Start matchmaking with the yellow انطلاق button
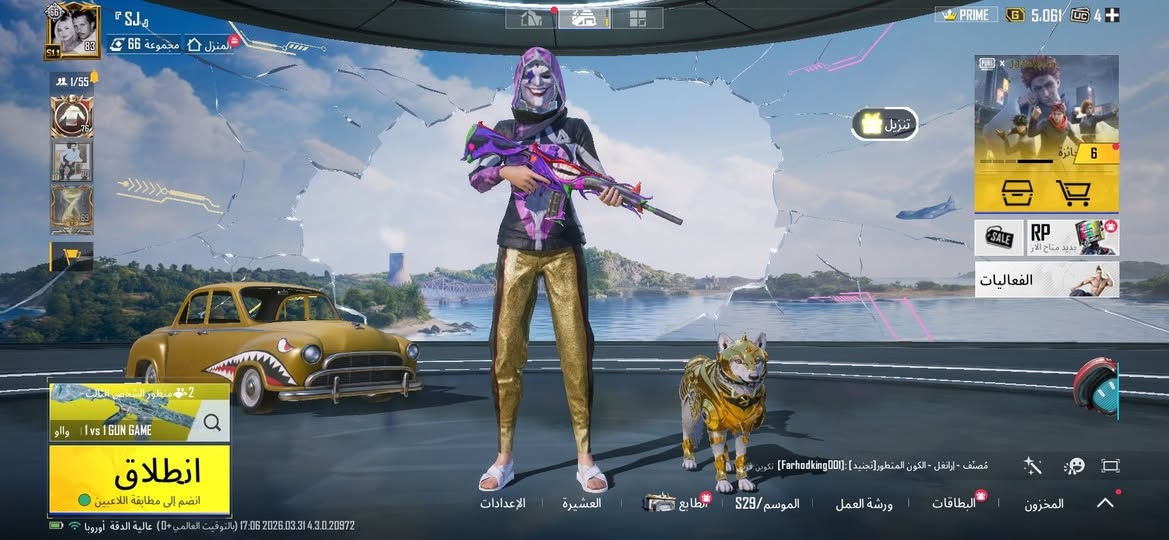Image resolution: width=1169 pixels, height=540 pixels. (139, 476)
